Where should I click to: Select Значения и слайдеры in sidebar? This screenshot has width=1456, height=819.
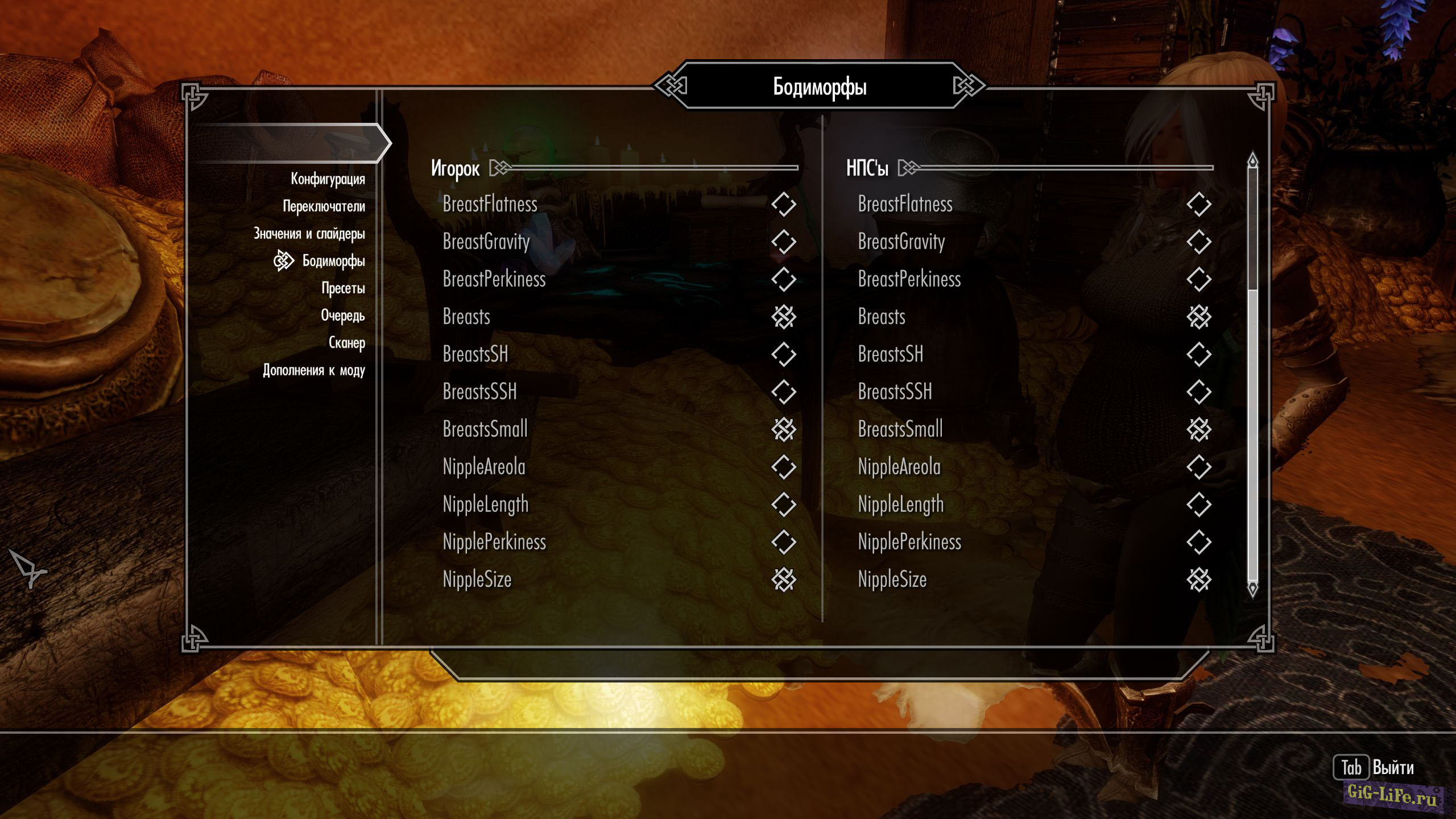[309, 234]
